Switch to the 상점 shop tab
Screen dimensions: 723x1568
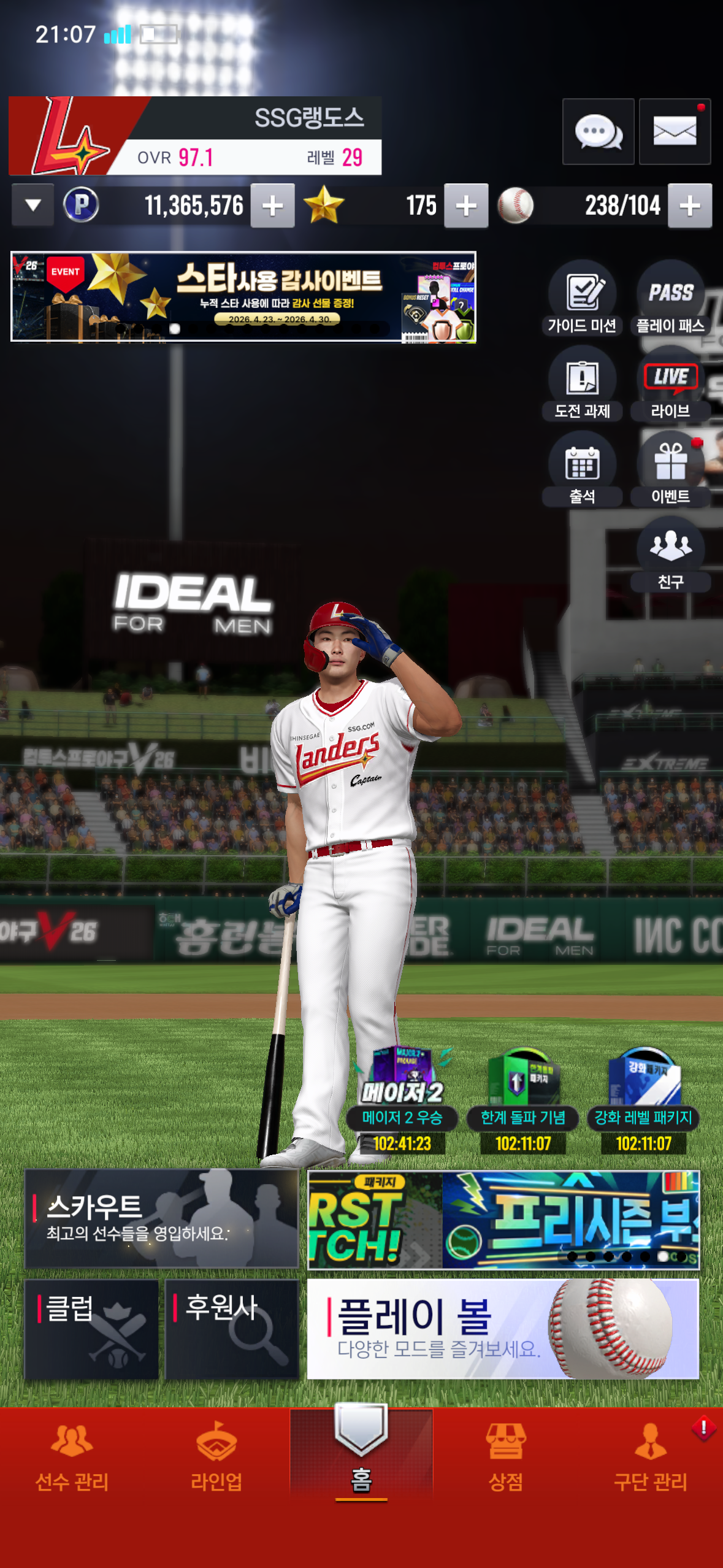pyautogui.click(x=506, y=1458)
